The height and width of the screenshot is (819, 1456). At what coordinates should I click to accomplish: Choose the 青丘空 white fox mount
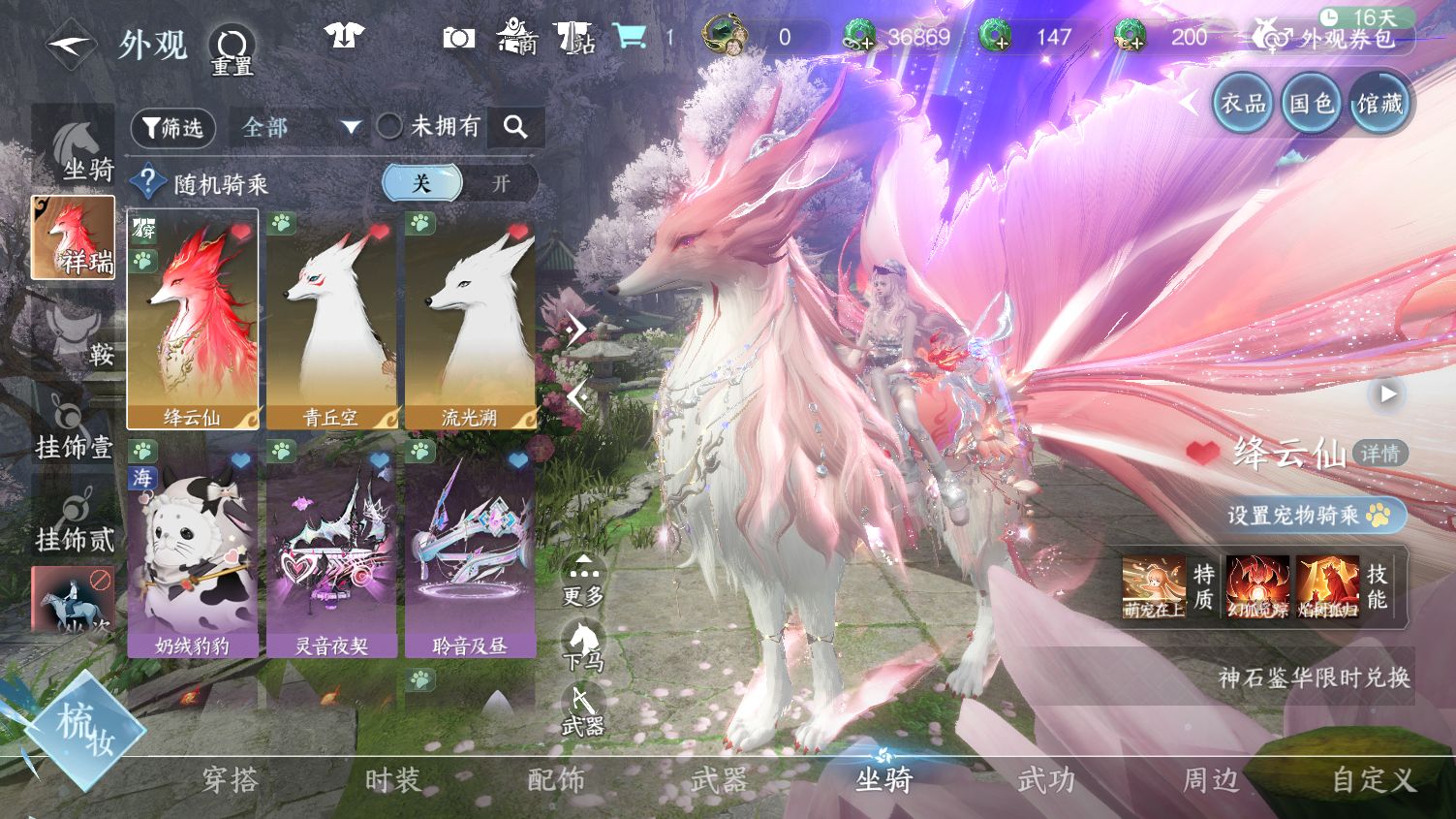pyautogui.click(x=331, y=319)
